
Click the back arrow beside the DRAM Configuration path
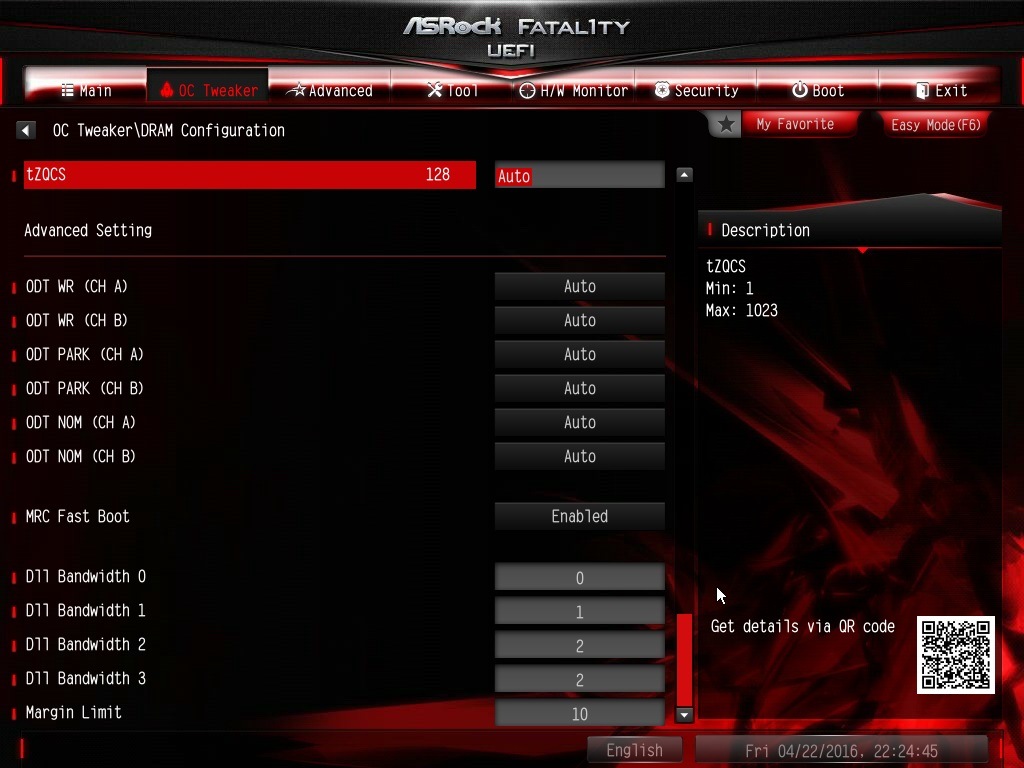coord(27,130)
